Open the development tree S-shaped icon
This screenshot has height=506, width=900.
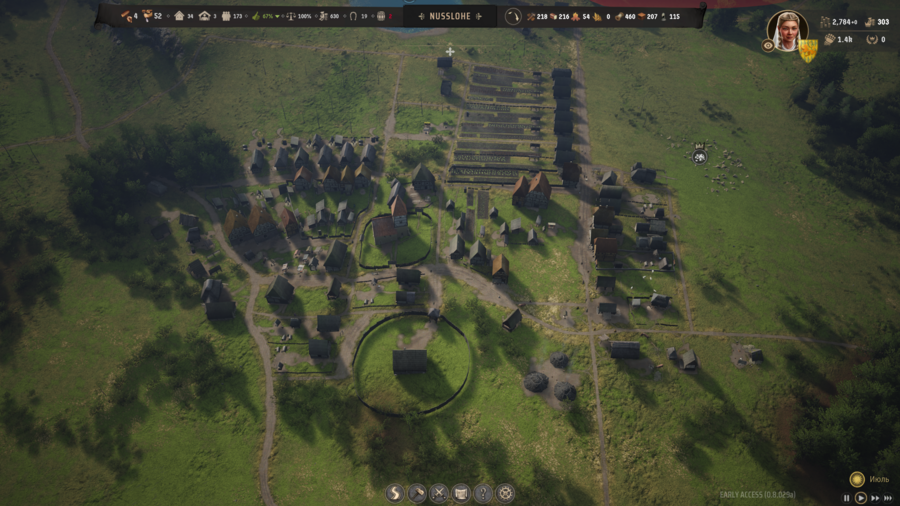tap(395, 493)
